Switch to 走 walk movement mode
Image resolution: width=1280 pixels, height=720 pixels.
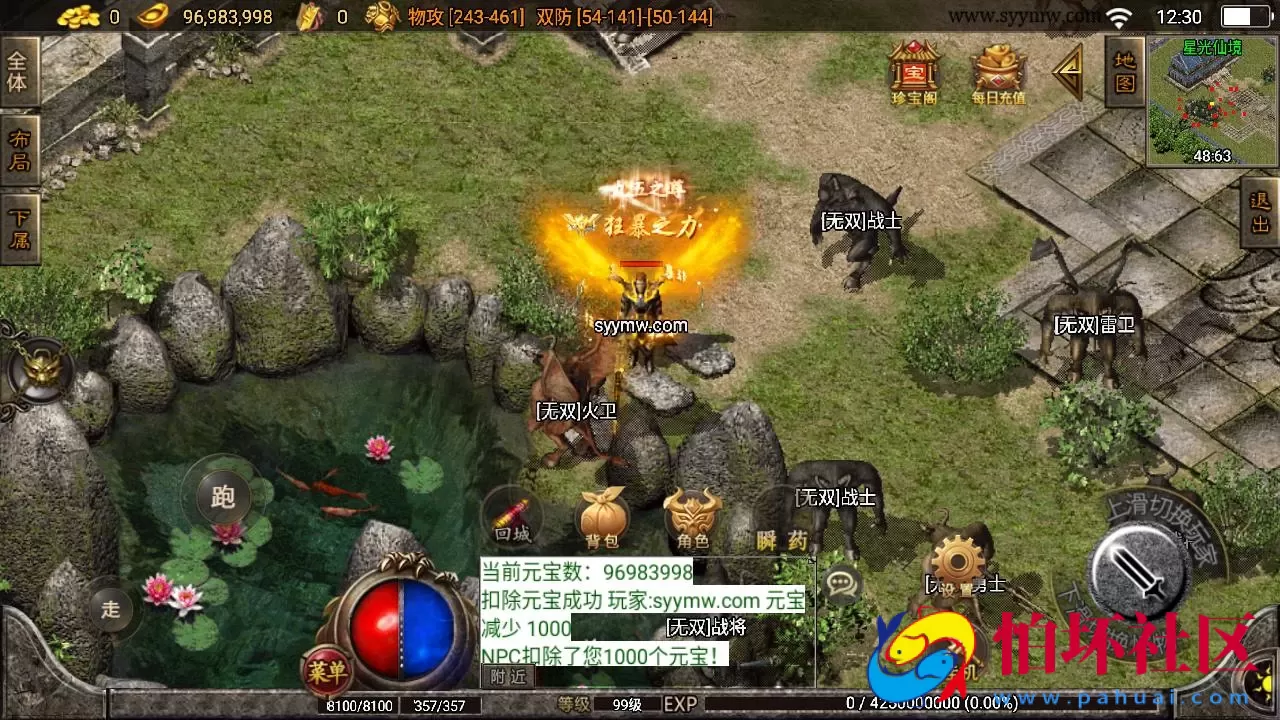pyautogui.click(x=110, y=608)
